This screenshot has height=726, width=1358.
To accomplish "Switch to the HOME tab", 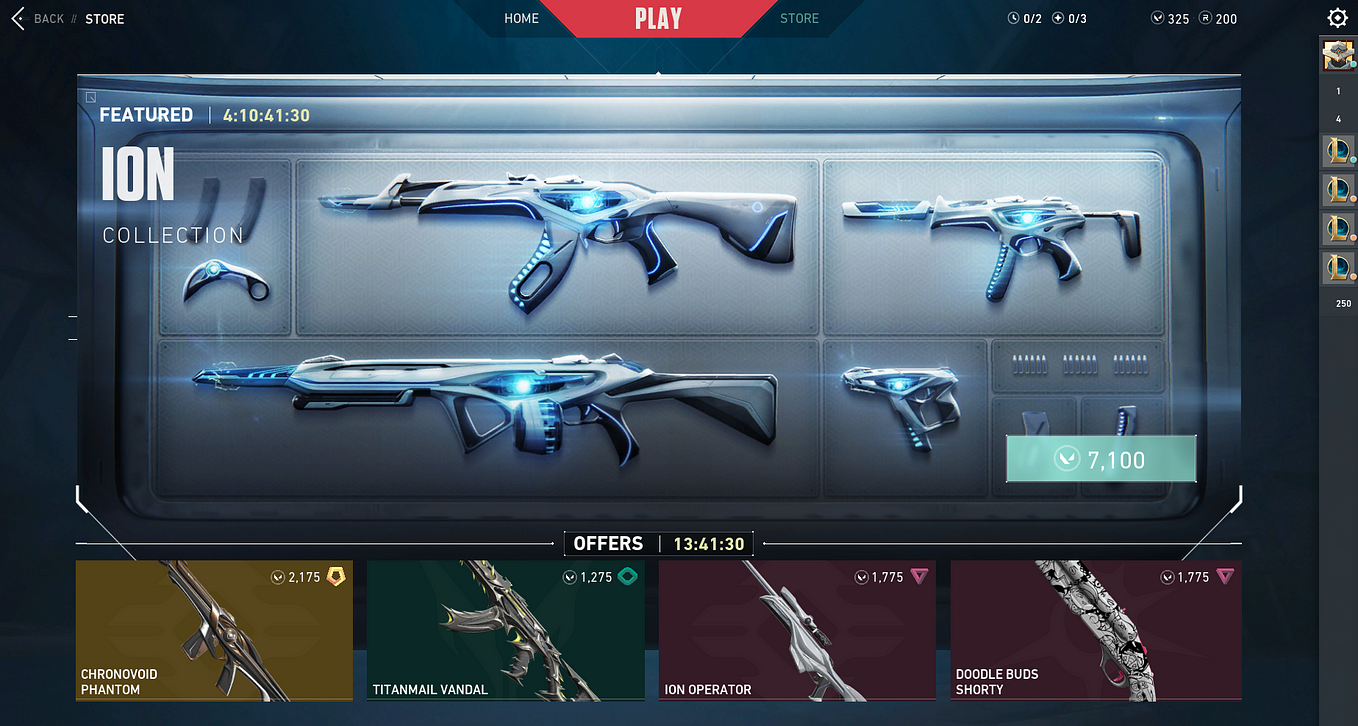I will click(x=521, y=18).
